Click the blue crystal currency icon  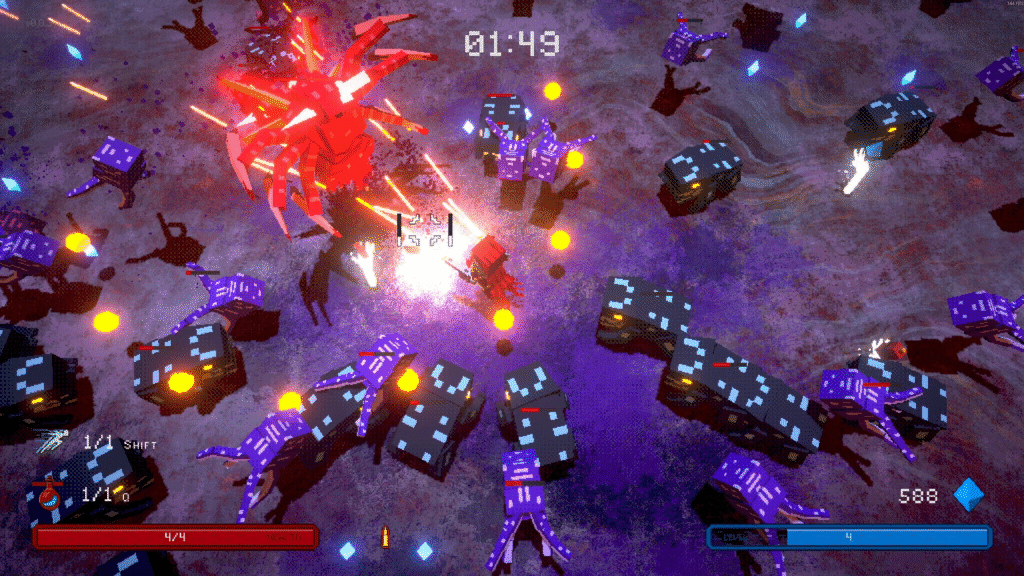click(968, 495)
